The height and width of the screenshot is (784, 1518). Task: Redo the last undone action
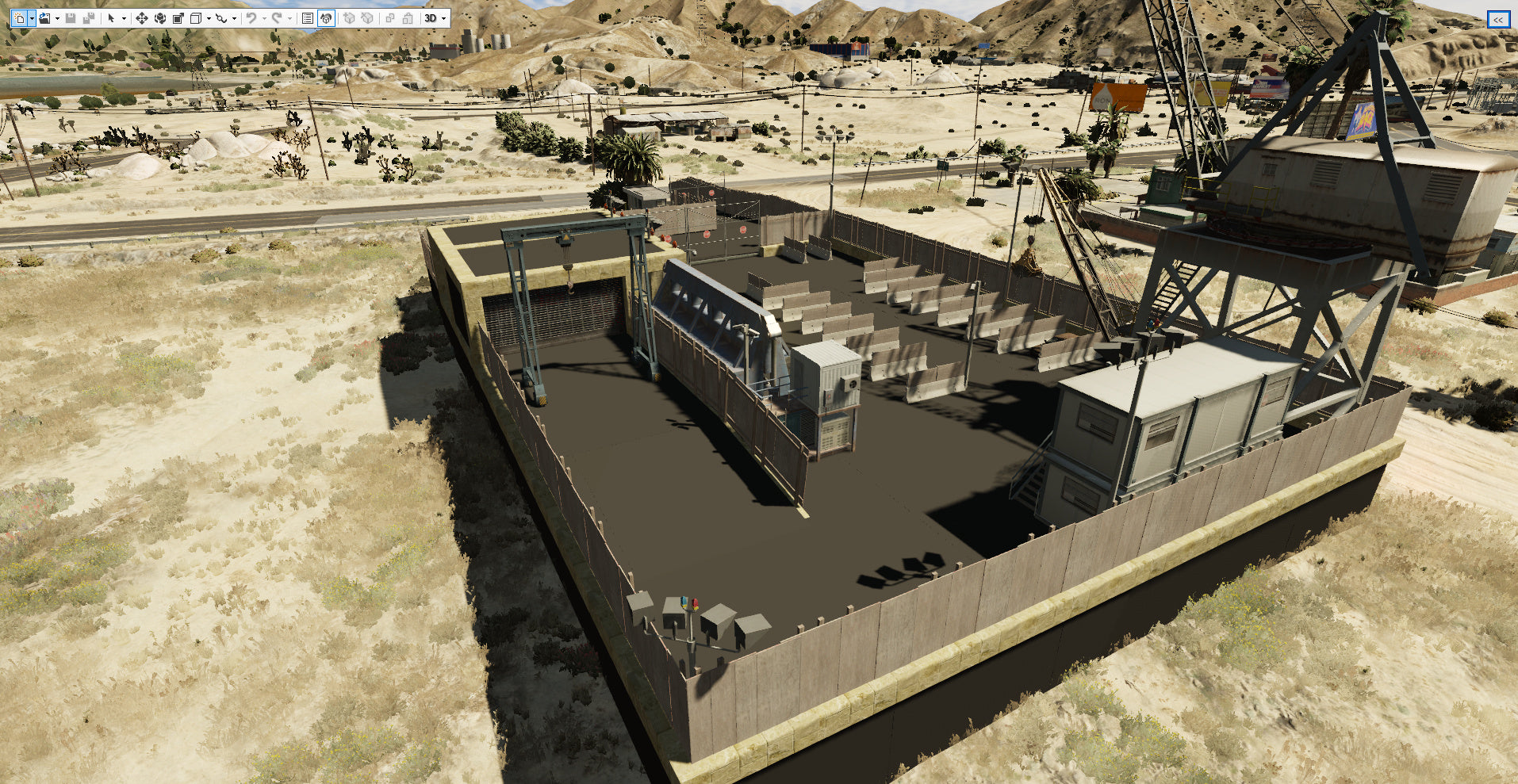point(278,17)
